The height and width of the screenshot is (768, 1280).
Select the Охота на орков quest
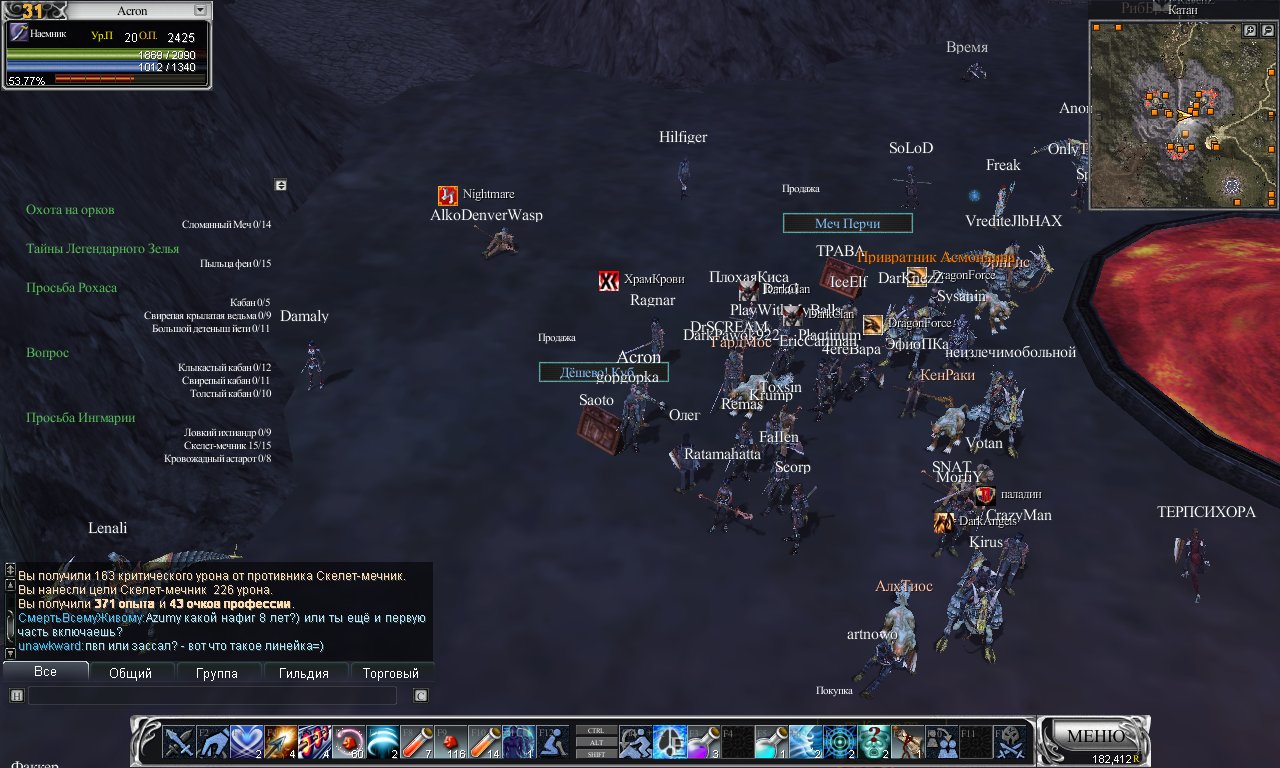click(70, 210)
